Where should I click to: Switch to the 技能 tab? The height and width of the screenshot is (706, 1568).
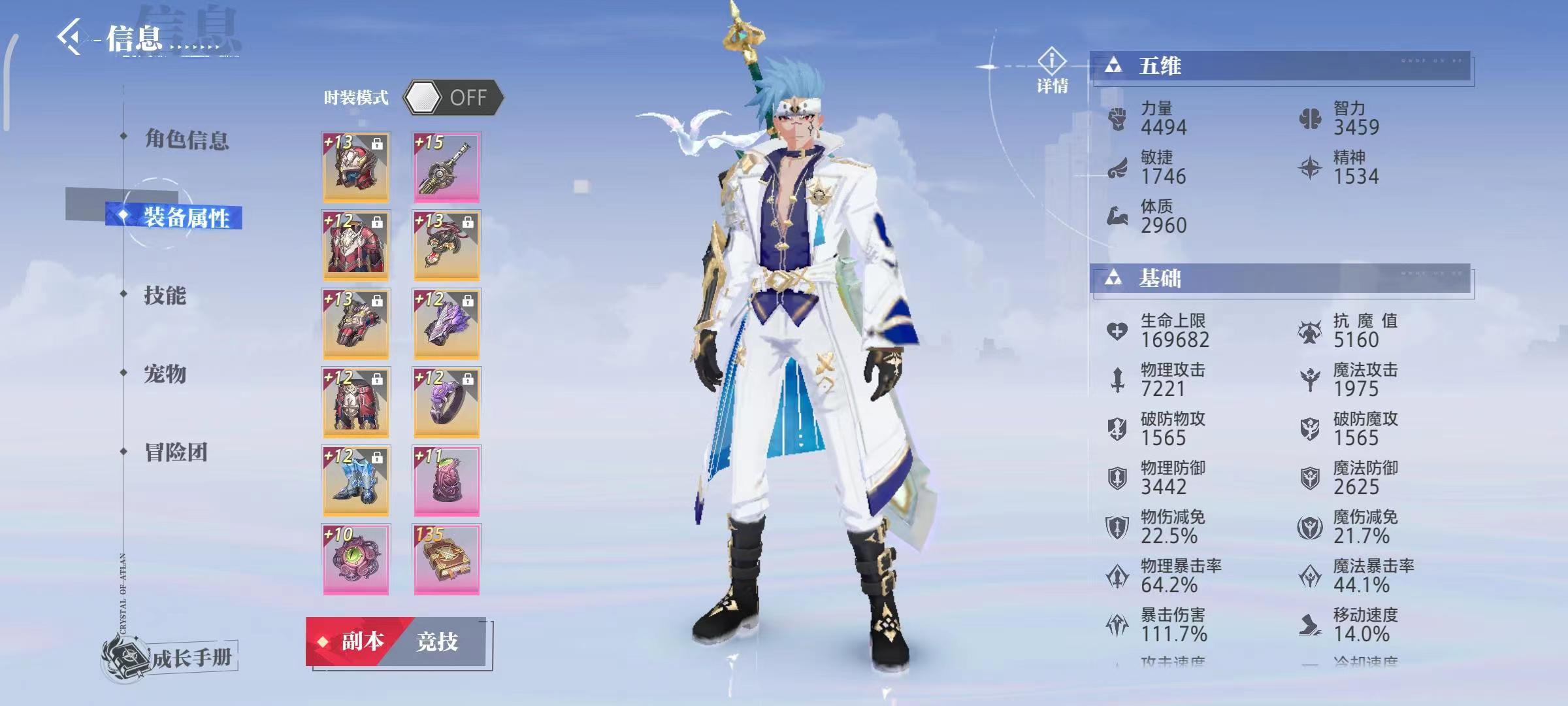point(165,295)
